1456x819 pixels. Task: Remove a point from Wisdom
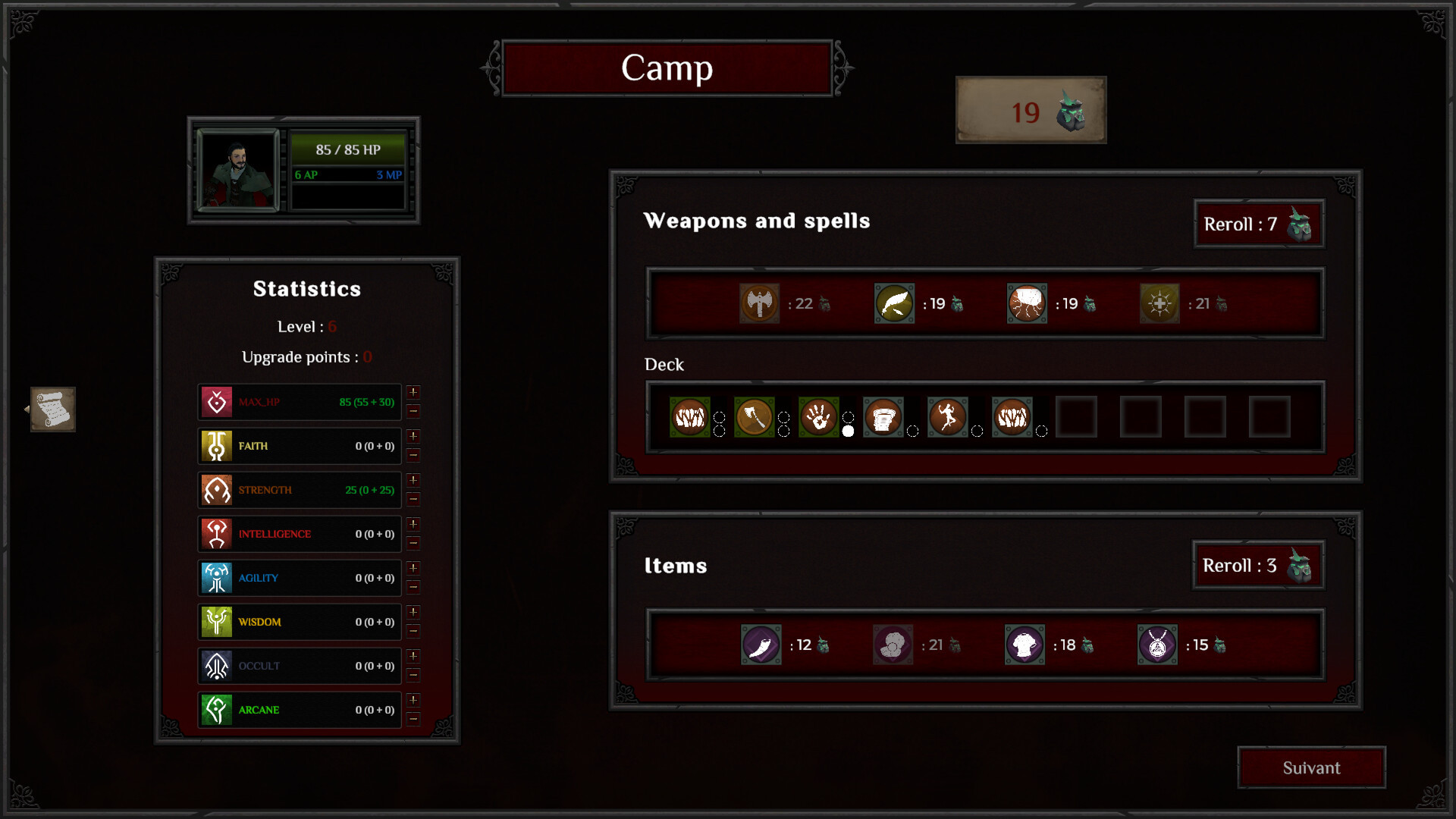click(x=413, y=631)
